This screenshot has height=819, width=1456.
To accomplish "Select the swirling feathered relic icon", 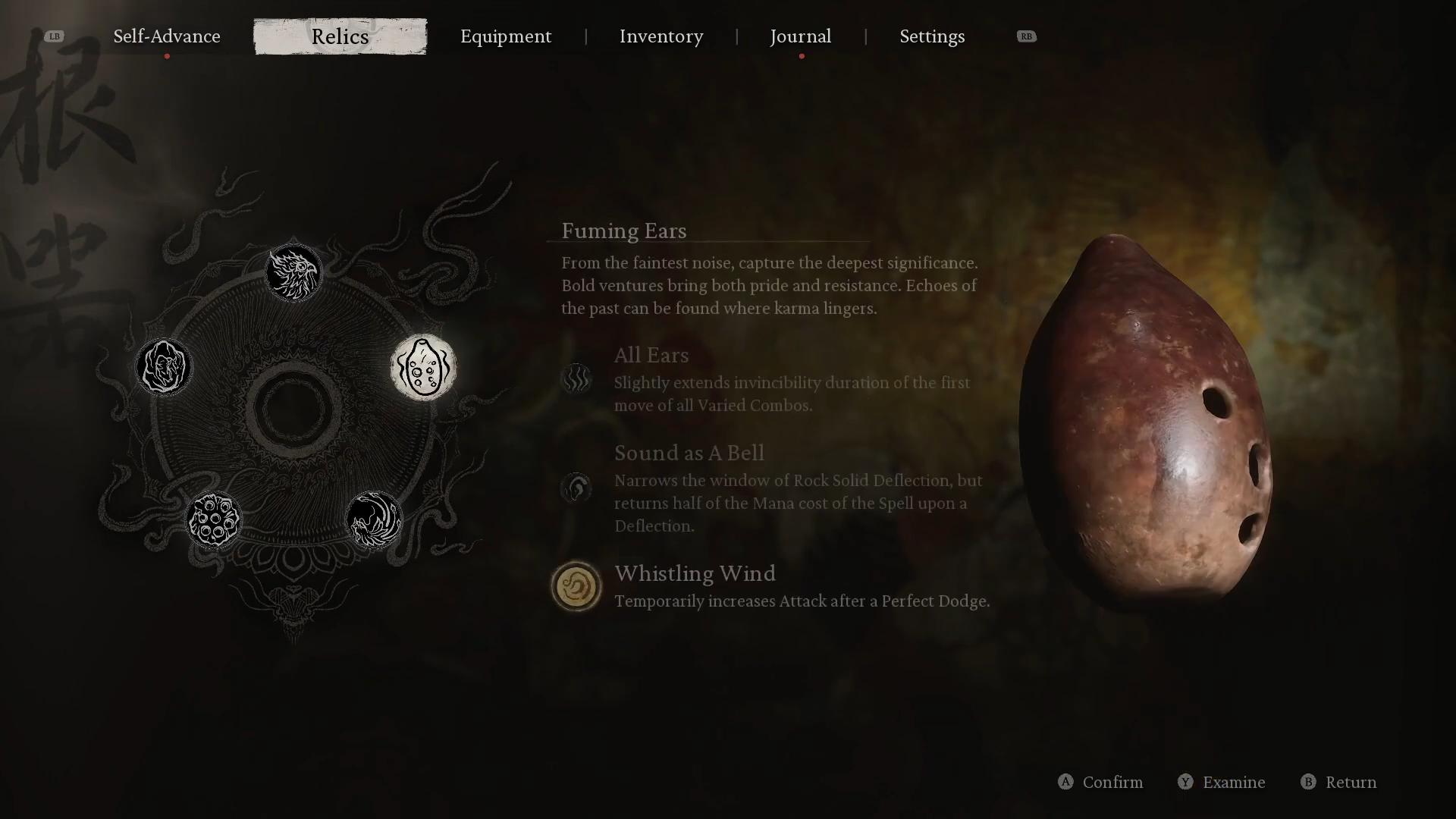I will click(x=374, y=520).
